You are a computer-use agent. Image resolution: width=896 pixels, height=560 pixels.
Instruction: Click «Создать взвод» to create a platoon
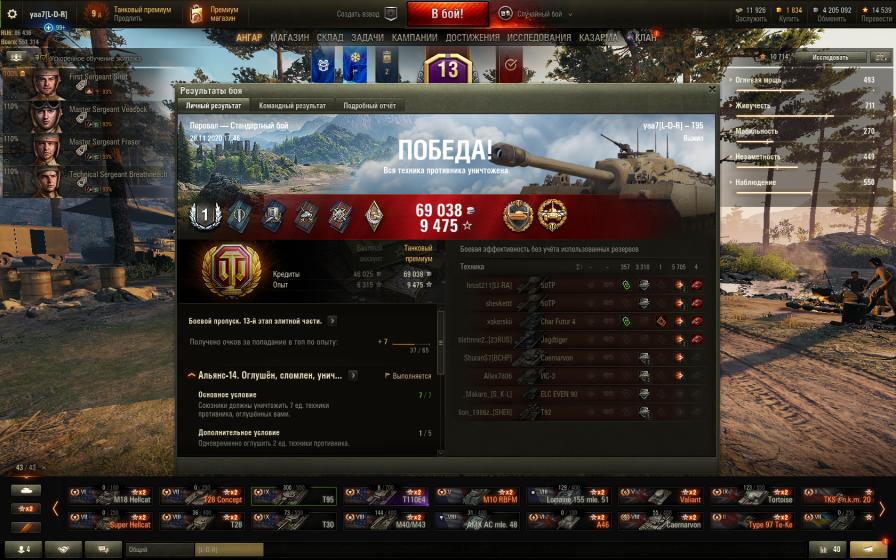(x=366, y=15)
